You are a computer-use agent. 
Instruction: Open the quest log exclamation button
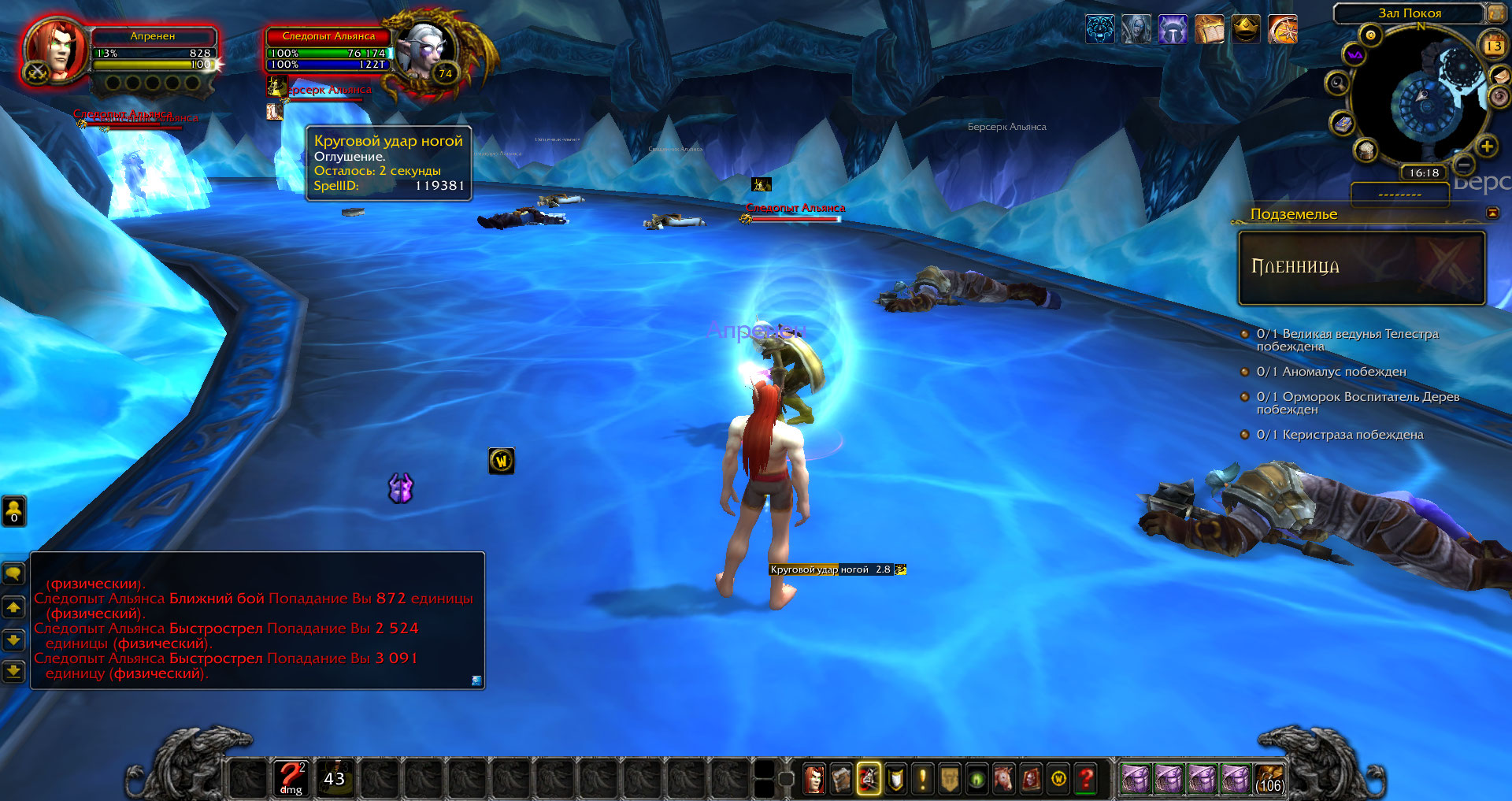point(923,779)
